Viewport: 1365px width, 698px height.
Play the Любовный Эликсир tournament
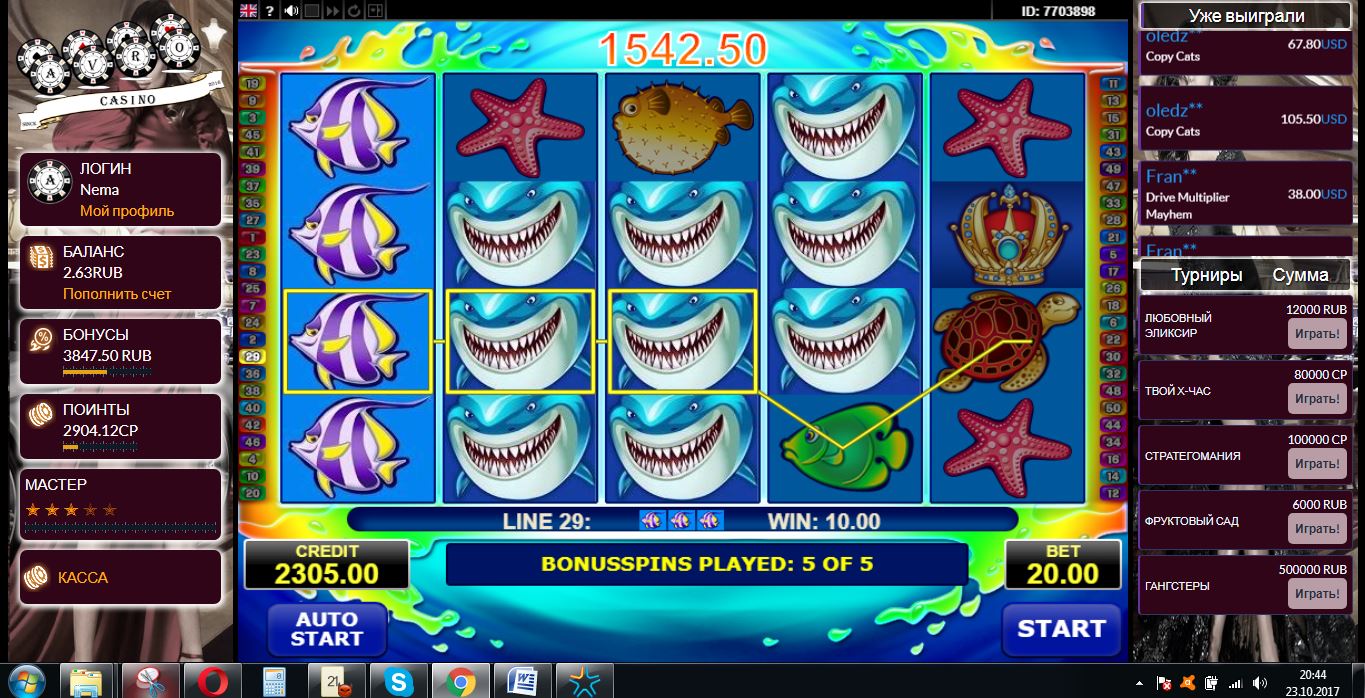1316,333
